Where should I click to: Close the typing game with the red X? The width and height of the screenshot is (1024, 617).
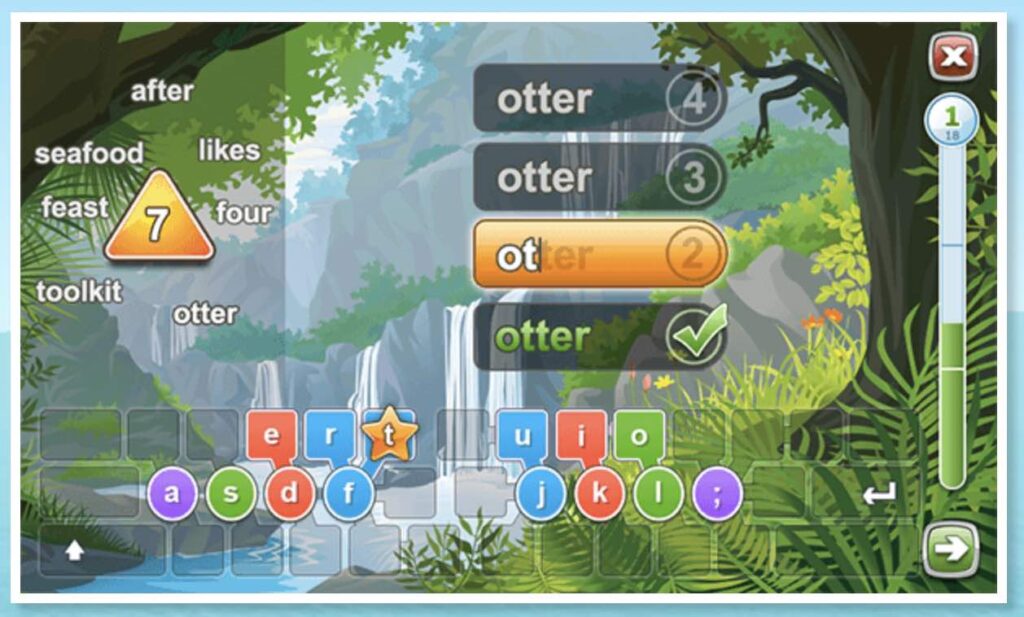pyautogui.click(x=953, y=58)
